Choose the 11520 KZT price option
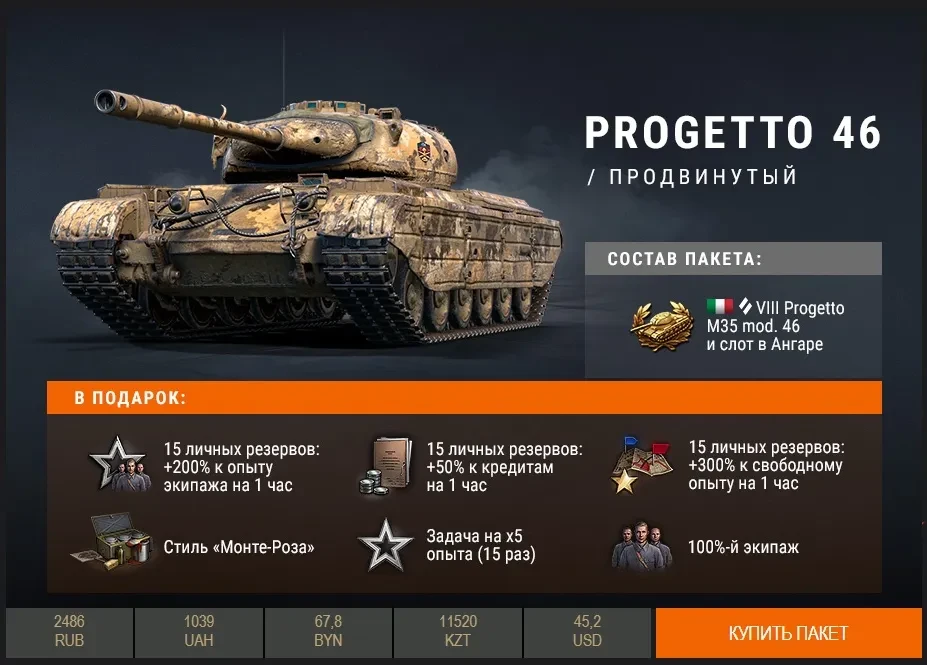927x665 pixels. coord(458,632)
